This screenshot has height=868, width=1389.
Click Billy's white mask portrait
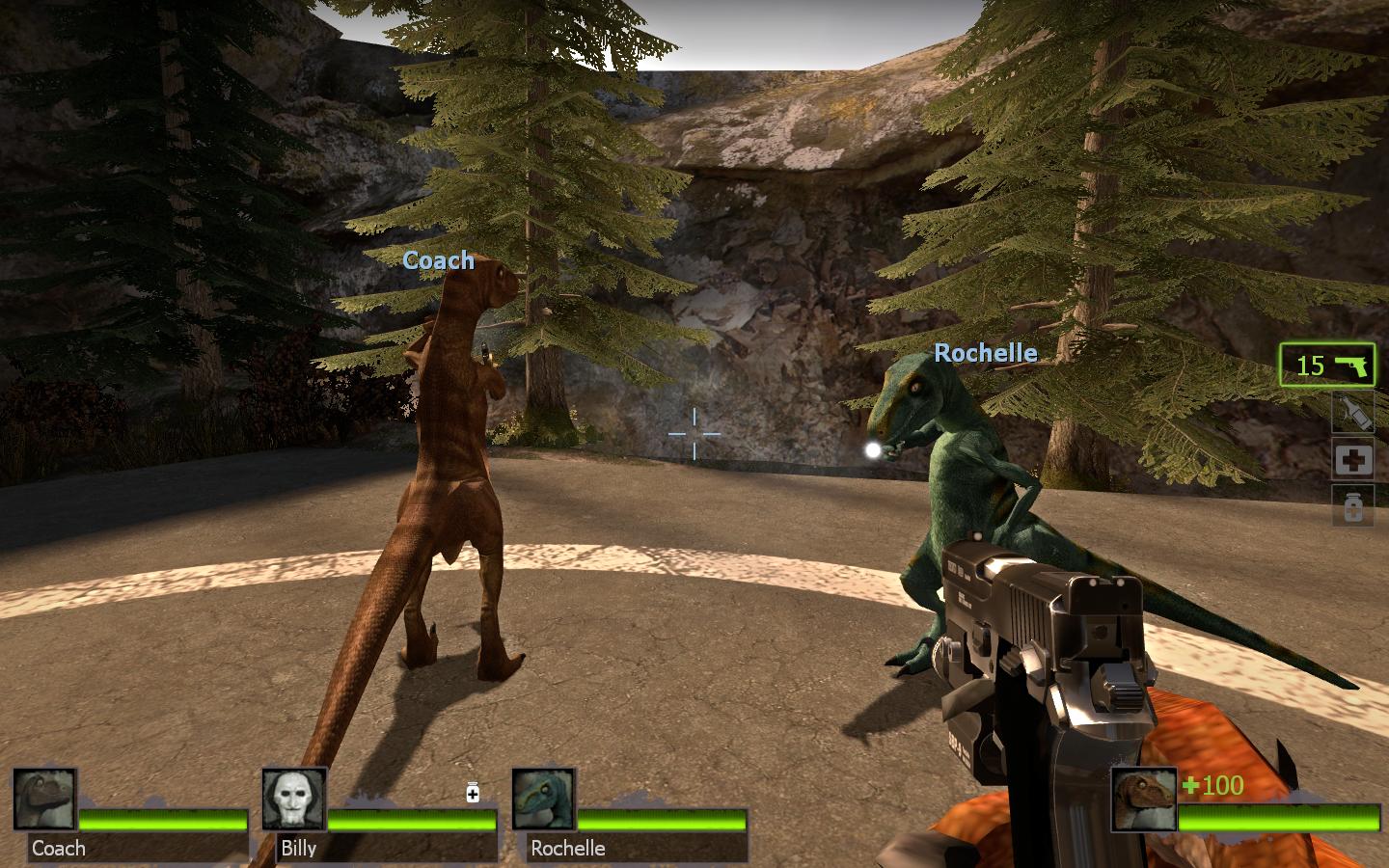click(x=294, y=800)
